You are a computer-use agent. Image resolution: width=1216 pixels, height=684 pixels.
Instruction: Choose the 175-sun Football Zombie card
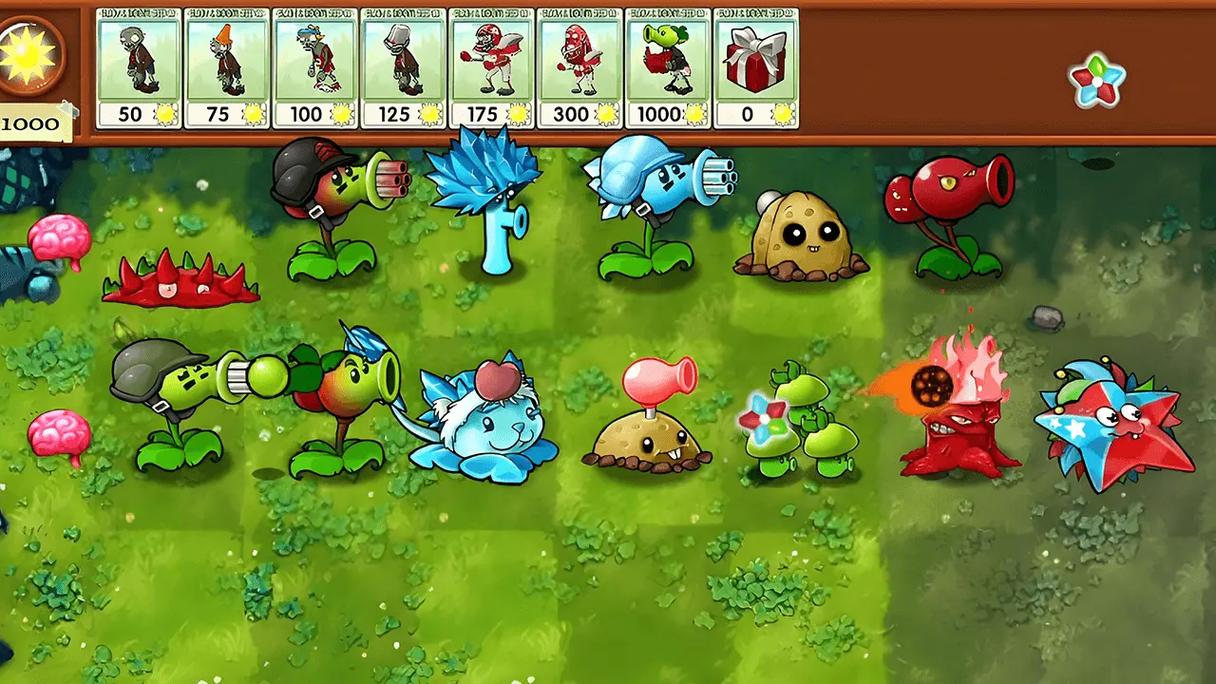(492, 68)
